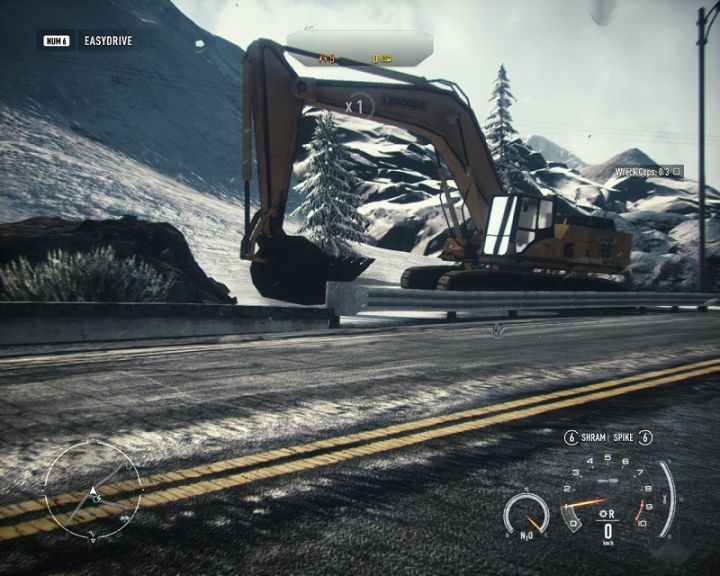Click the circular minimap
Image resolution: width=720 pixels, height=576 pixels.
(93, 491)
